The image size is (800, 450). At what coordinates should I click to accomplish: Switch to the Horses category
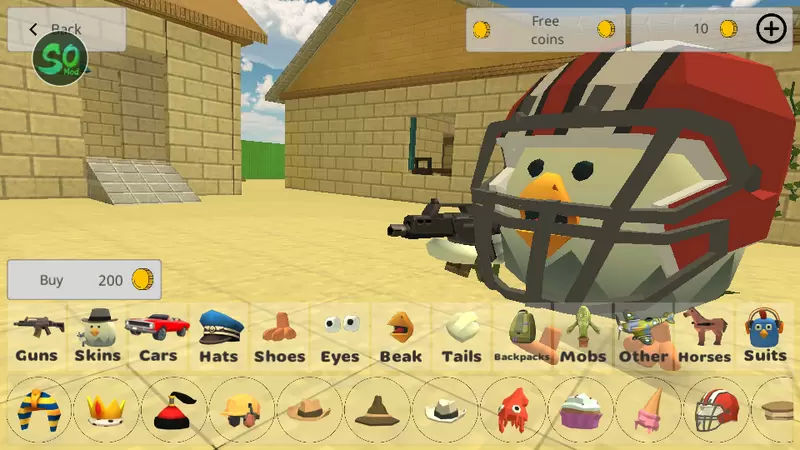click(705, 336)
